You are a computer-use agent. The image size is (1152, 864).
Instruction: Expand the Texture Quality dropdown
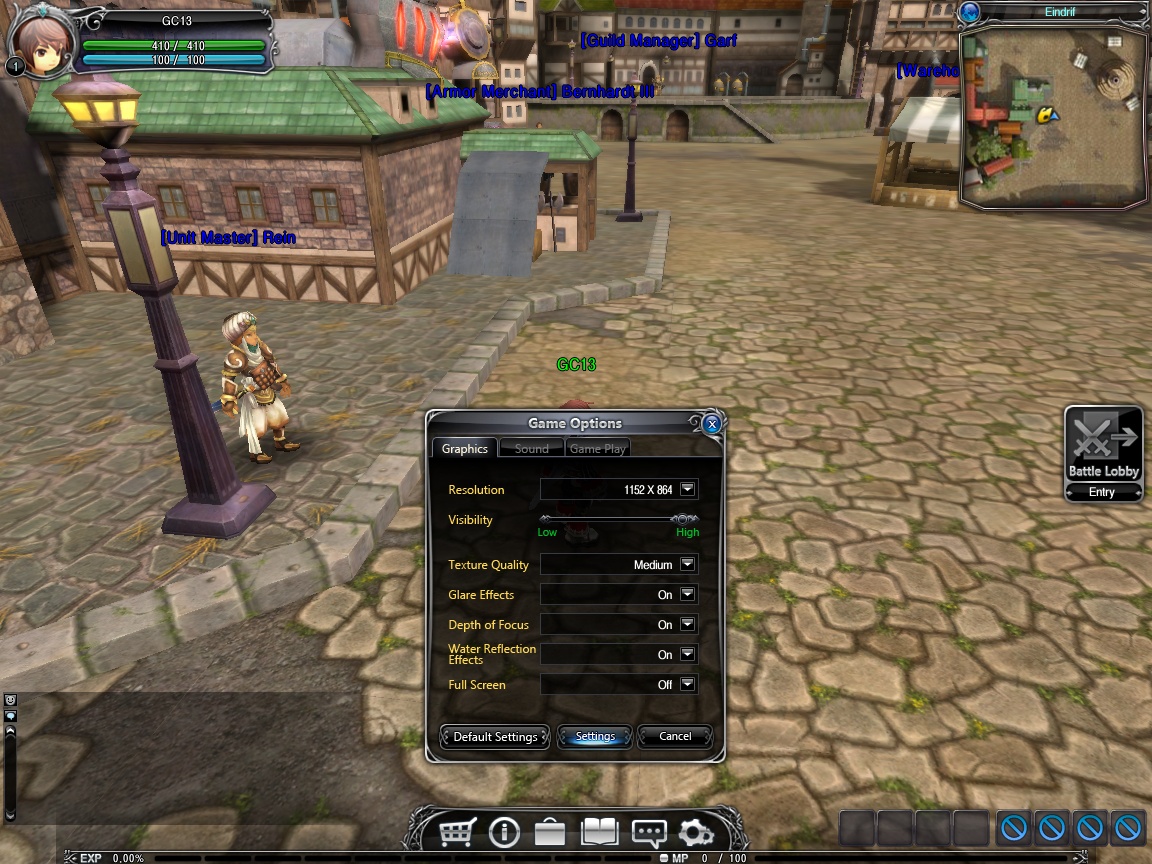coord(687,564)
